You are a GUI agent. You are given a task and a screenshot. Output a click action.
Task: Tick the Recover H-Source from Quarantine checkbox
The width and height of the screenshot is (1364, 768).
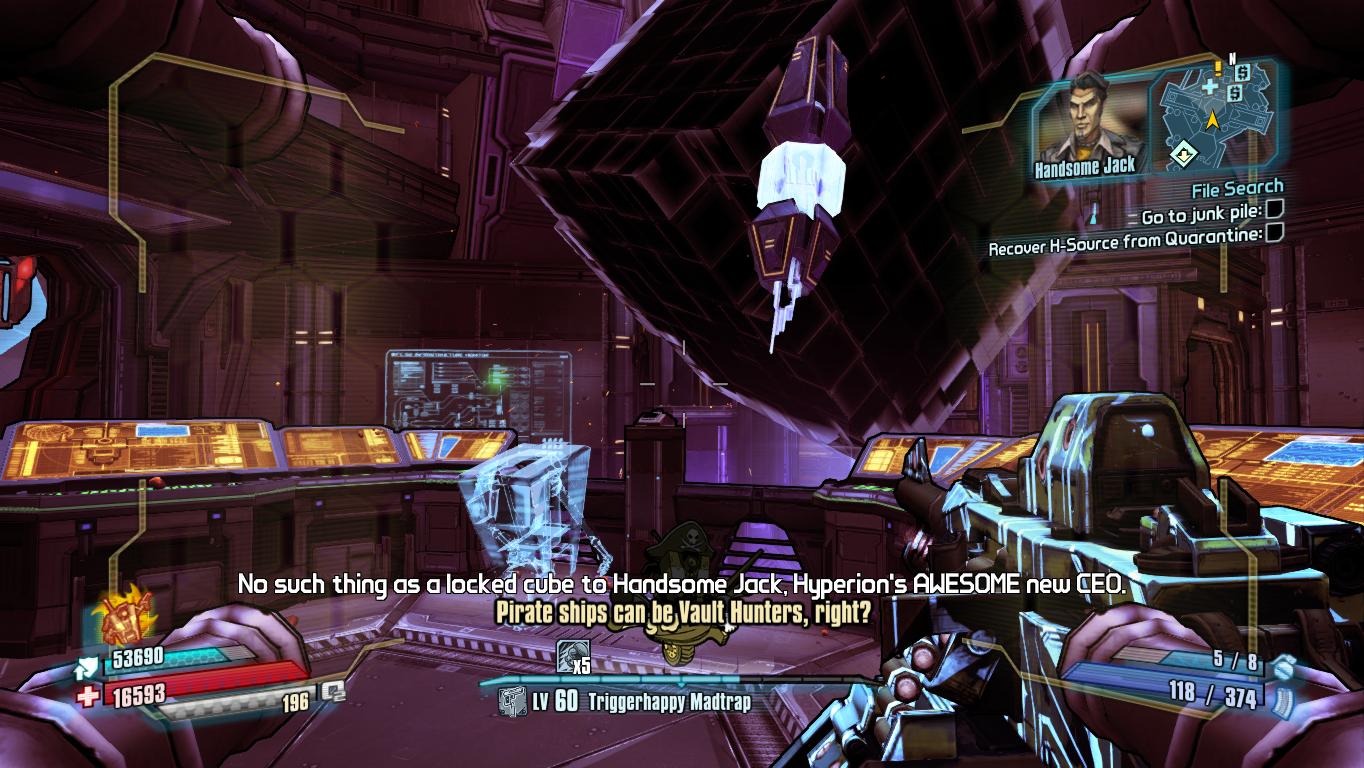[x=1274, y=234]
